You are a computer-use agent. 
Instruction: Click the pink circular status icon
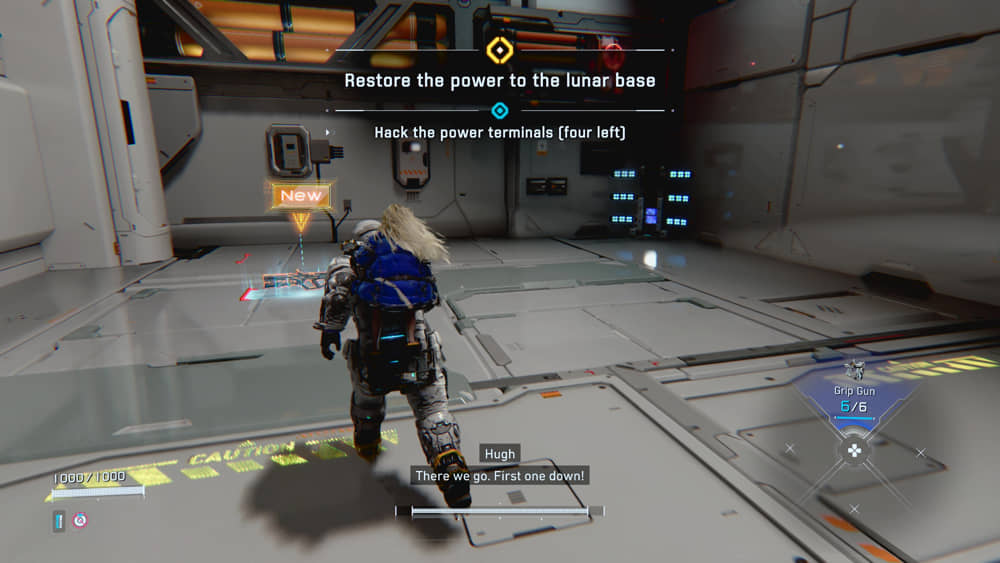(x=80, y=520)
